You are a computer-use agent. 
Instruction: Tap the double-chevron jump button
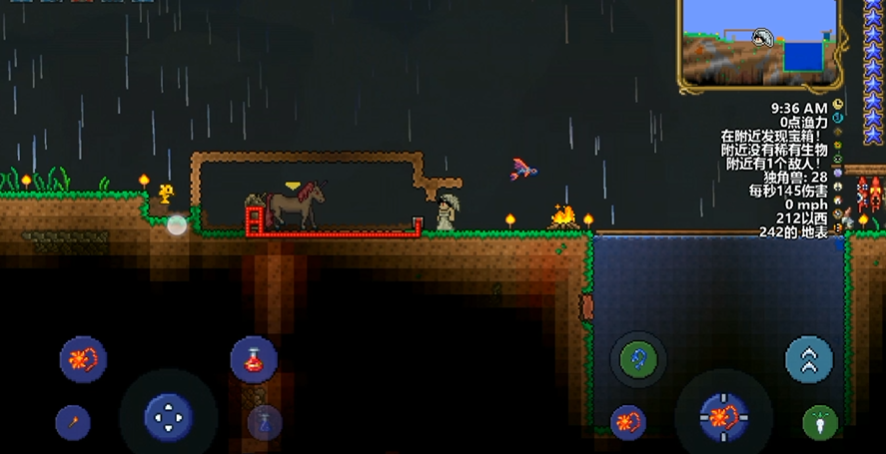(x=808, y=359)
